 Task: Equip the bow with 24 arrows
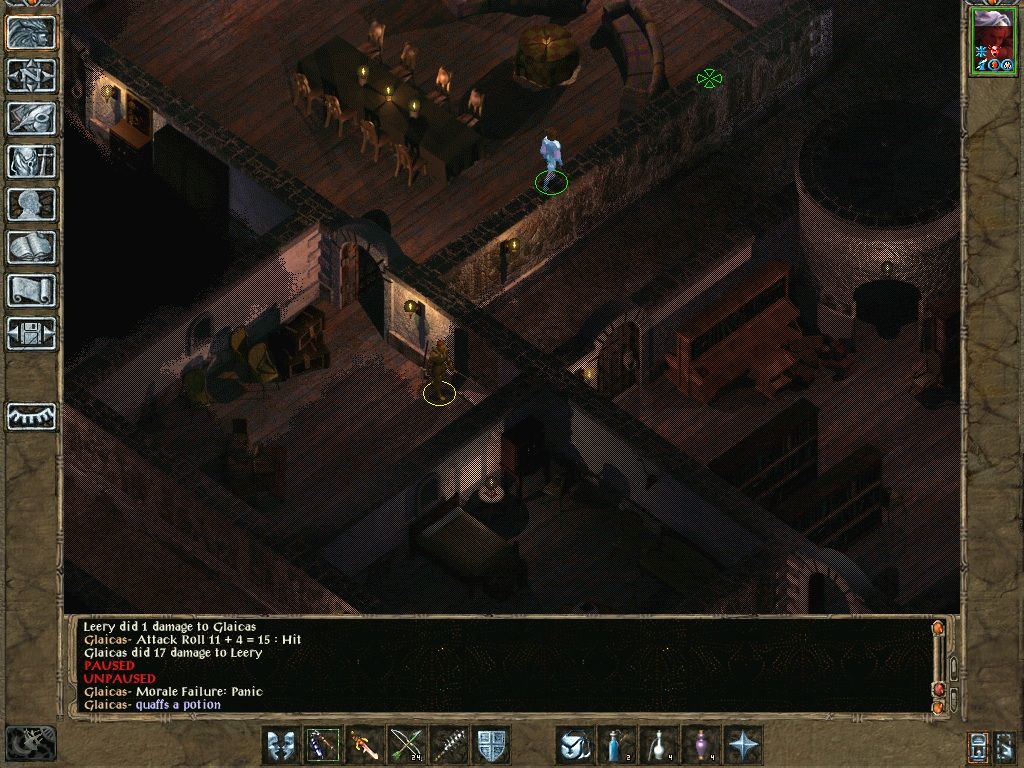407,745
